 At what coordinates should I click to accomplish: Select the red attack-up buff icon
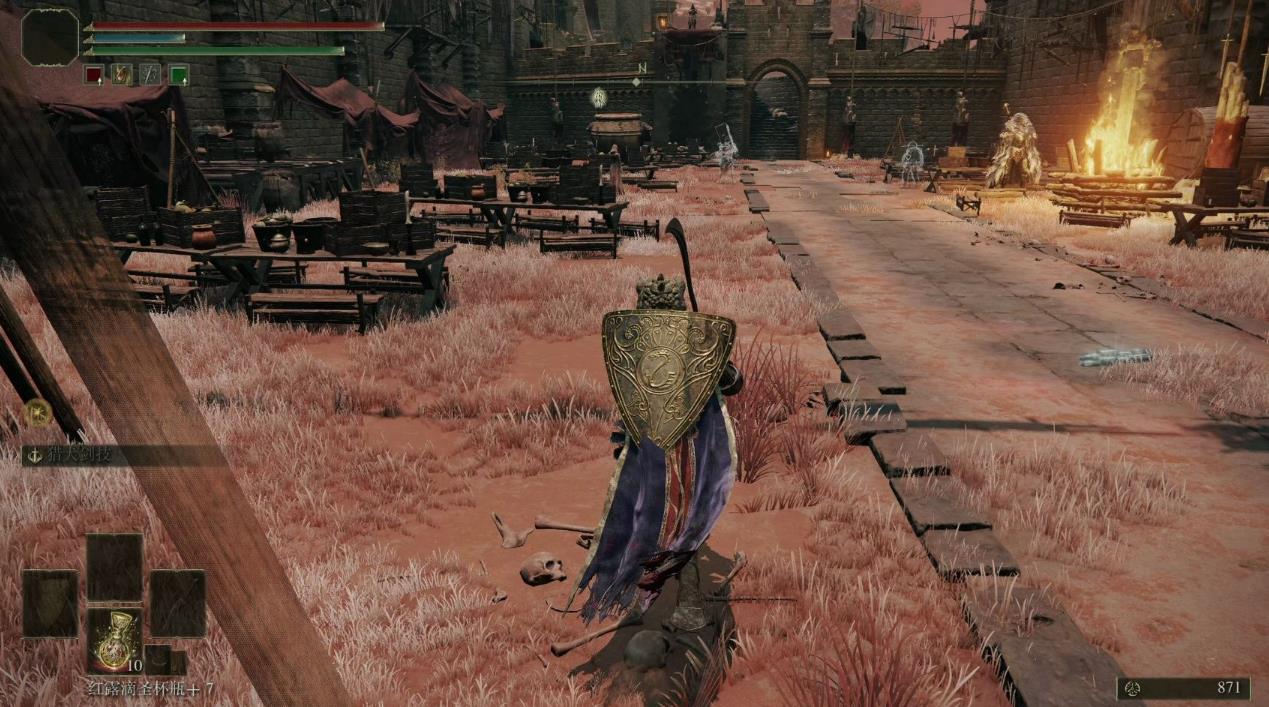[x=93, y=73]
